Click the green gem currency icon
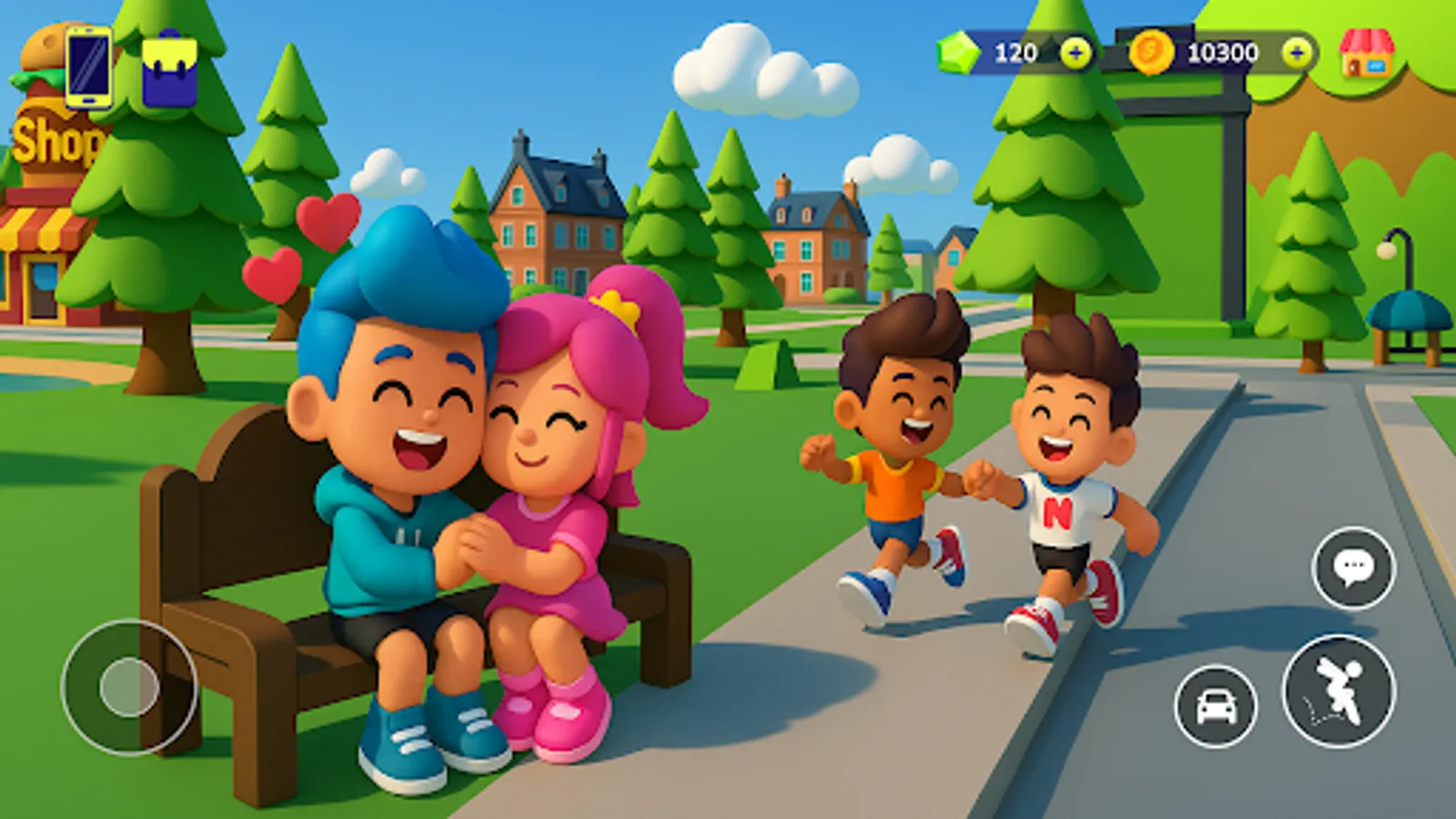This screenshot has height=819, width=1456. click(x=960, y=53)
